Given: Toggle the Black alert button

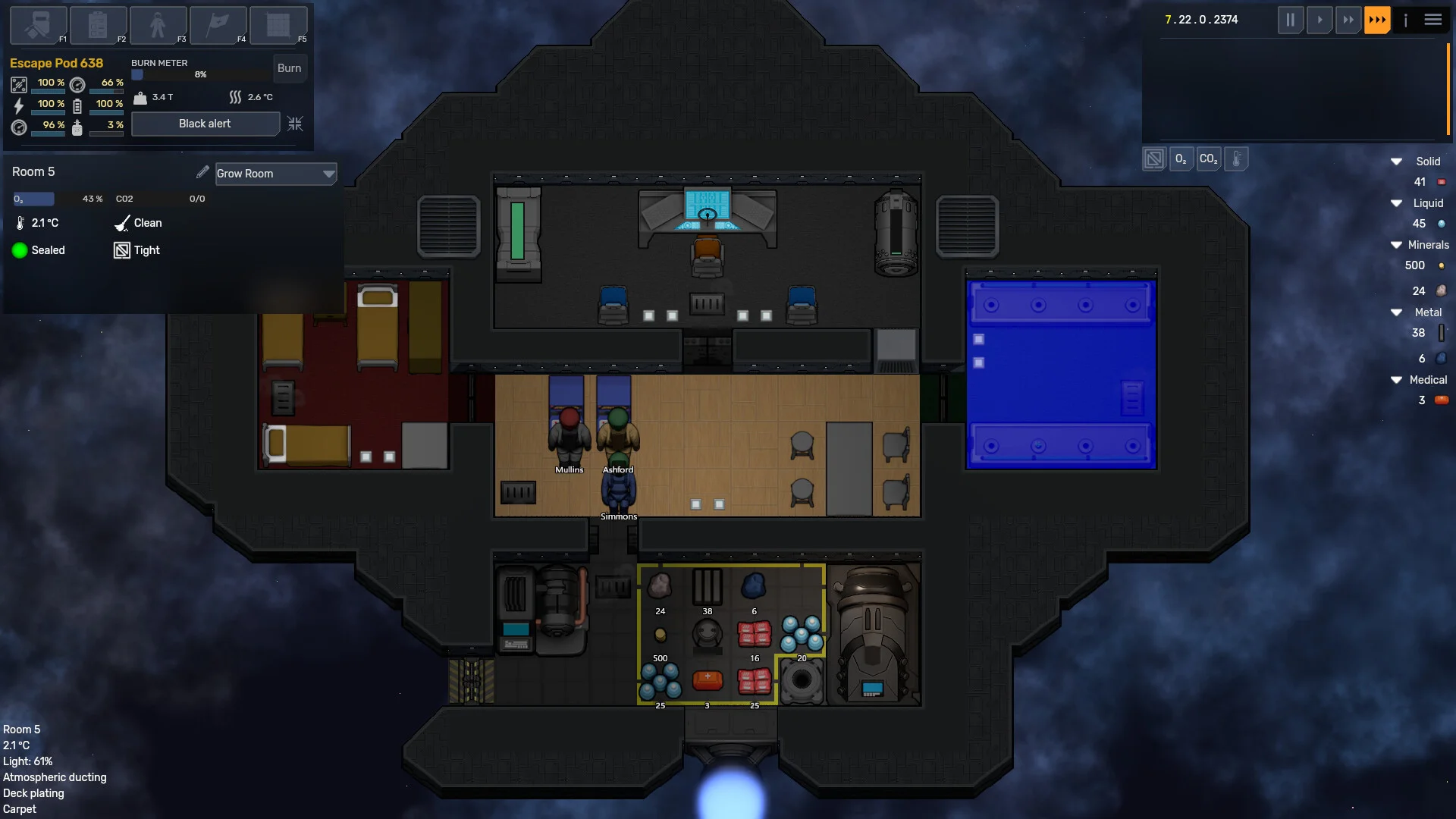Looking at the screenshot, I should pos(205,124).
